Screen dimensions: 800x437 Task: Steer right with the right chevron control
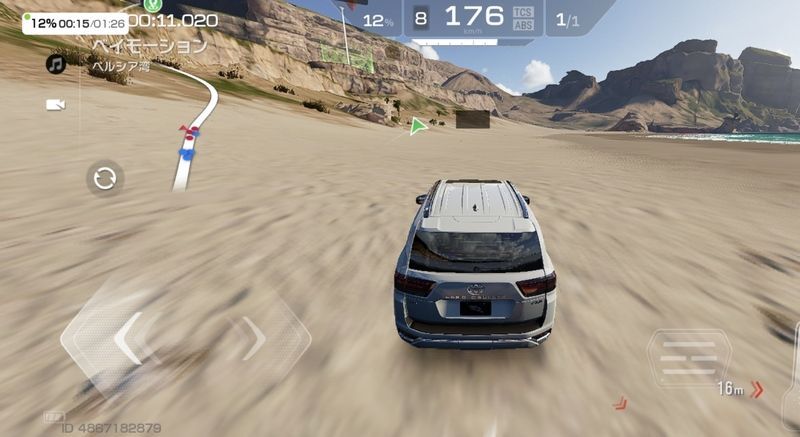(254, 338)
